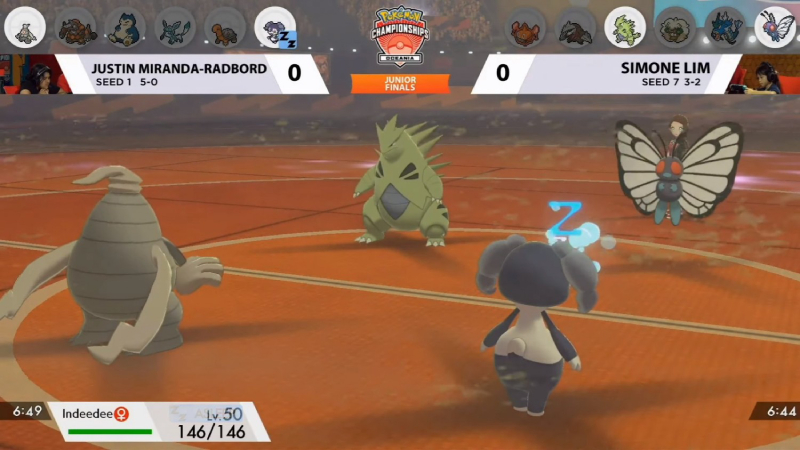
Task: Select the Butterfree team icon
Action: [776, 27]
